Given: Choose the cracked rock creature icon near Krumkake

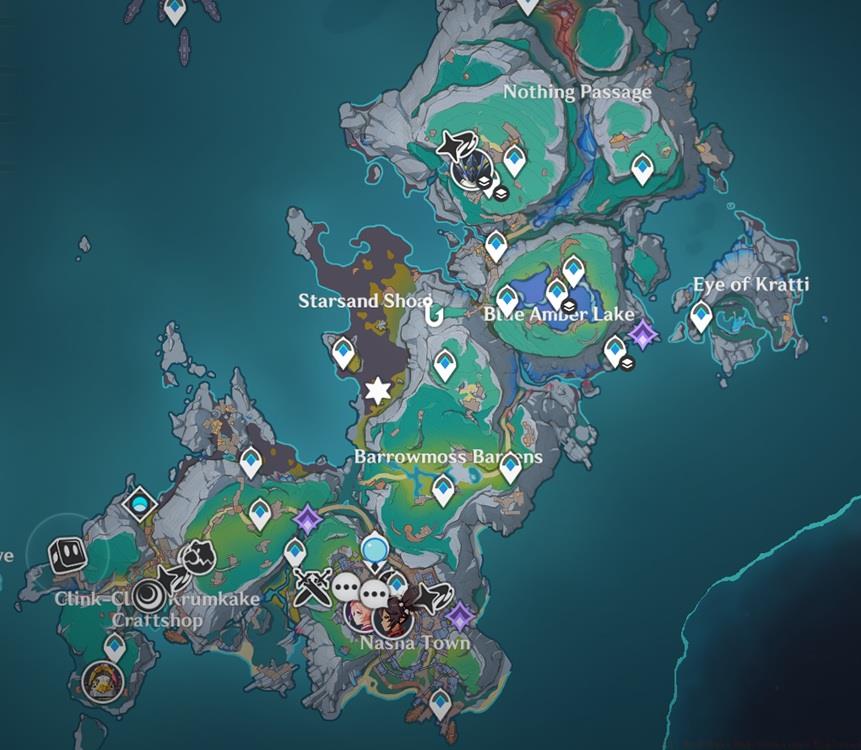Looking at the screenshot, I should [197, 557].
